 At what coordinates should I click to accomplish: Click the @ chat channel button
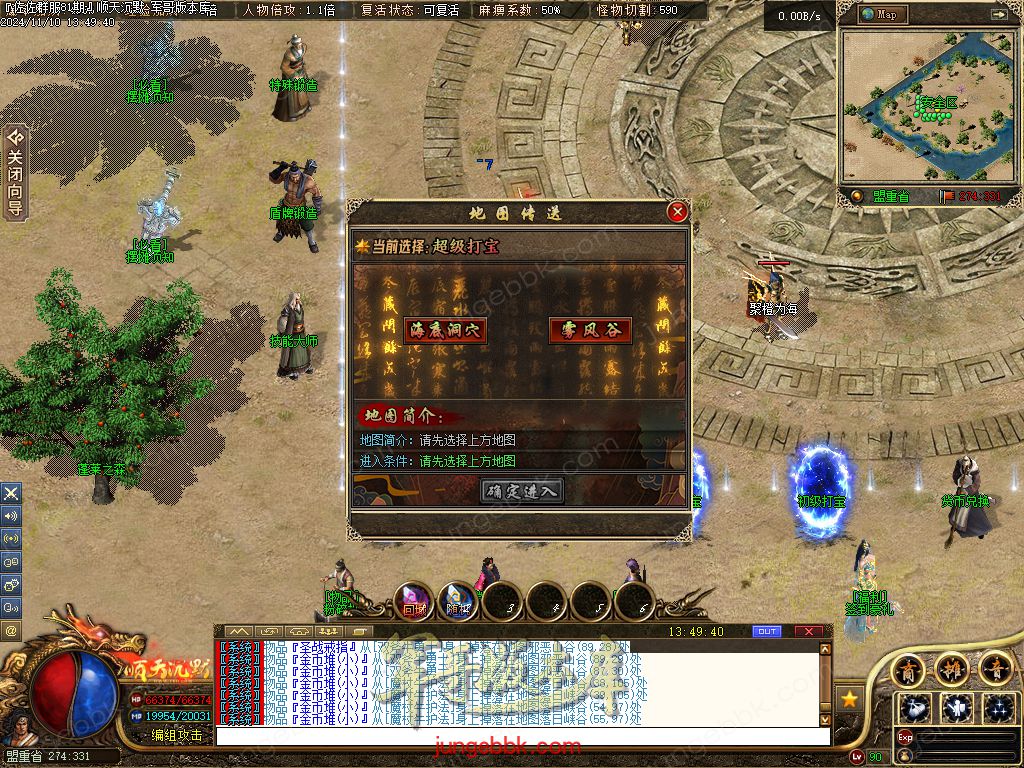point(11,631)
